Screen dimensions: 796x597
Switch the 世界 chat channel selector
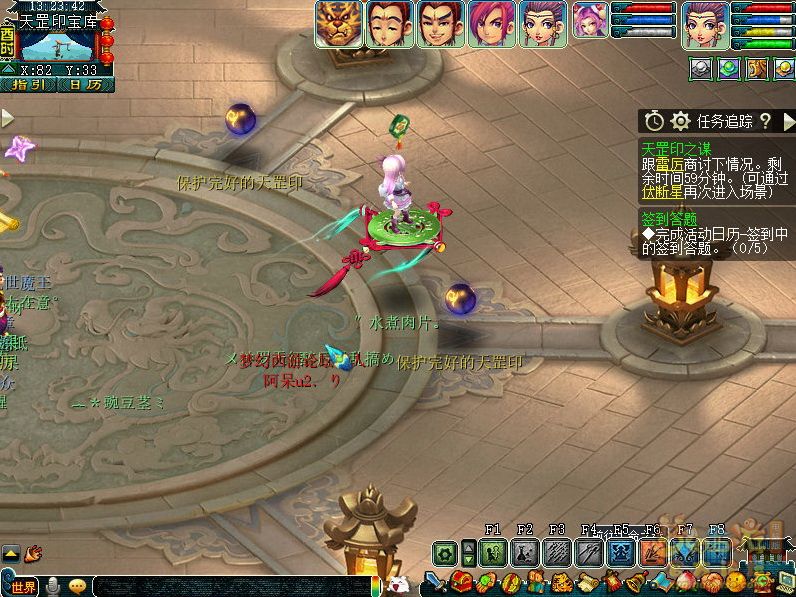(x=24, y=587)
